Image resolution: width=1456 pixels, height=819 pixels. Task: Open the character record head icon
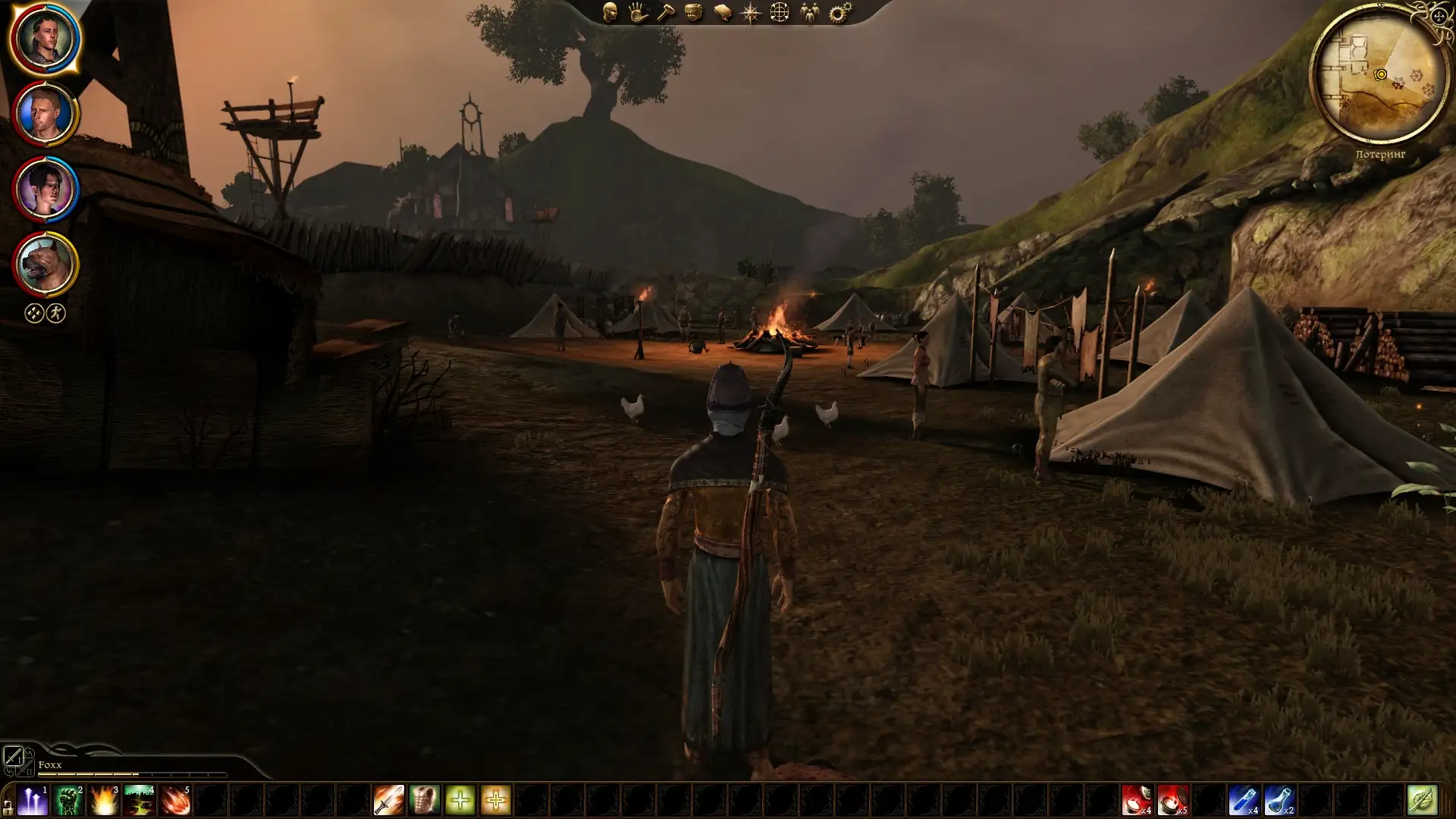pyautogui.click(x=610, y=12)
